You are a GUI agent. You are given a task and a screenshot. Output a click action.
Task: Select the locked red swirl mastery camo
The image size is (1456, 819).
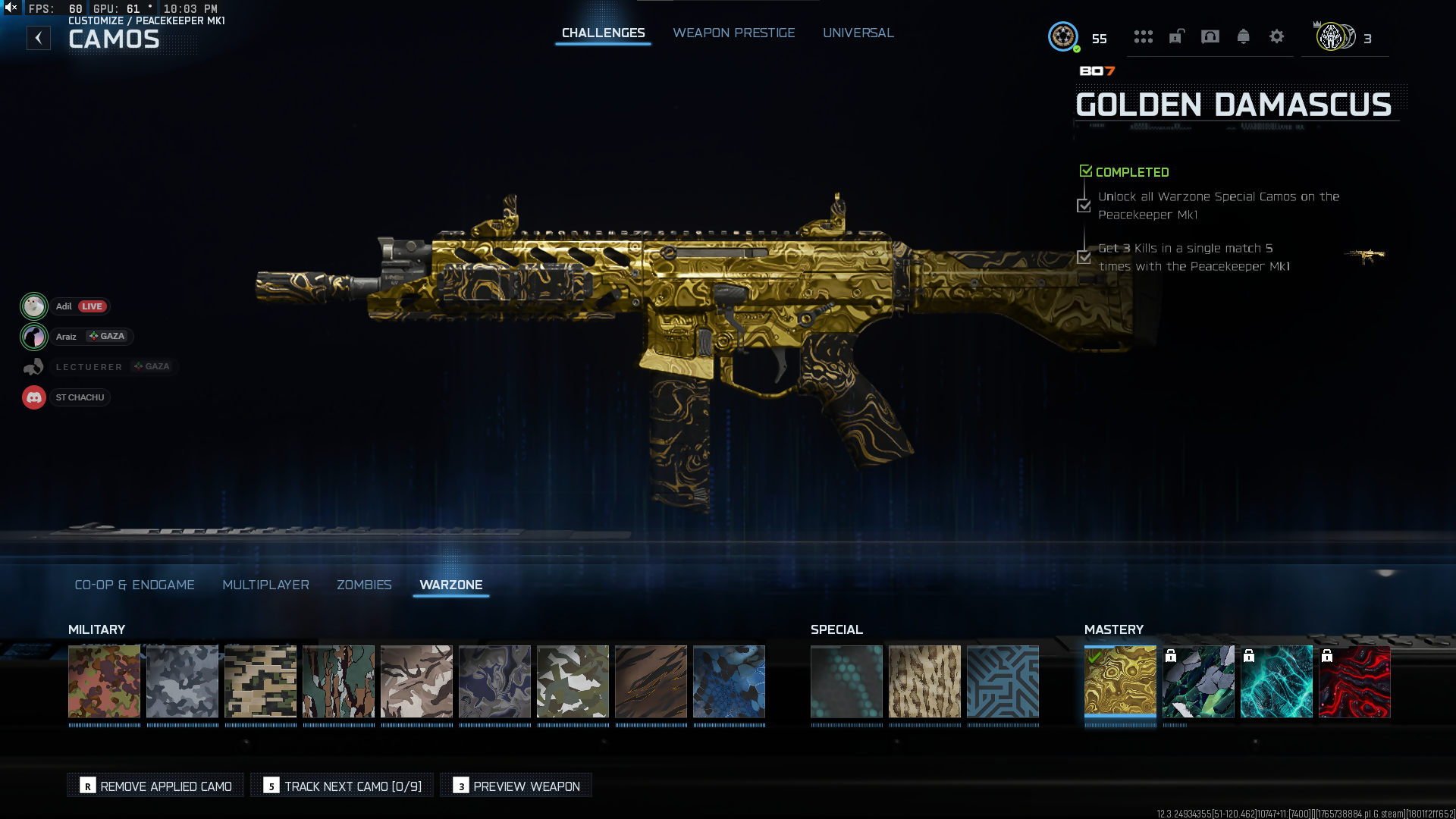1354,681
